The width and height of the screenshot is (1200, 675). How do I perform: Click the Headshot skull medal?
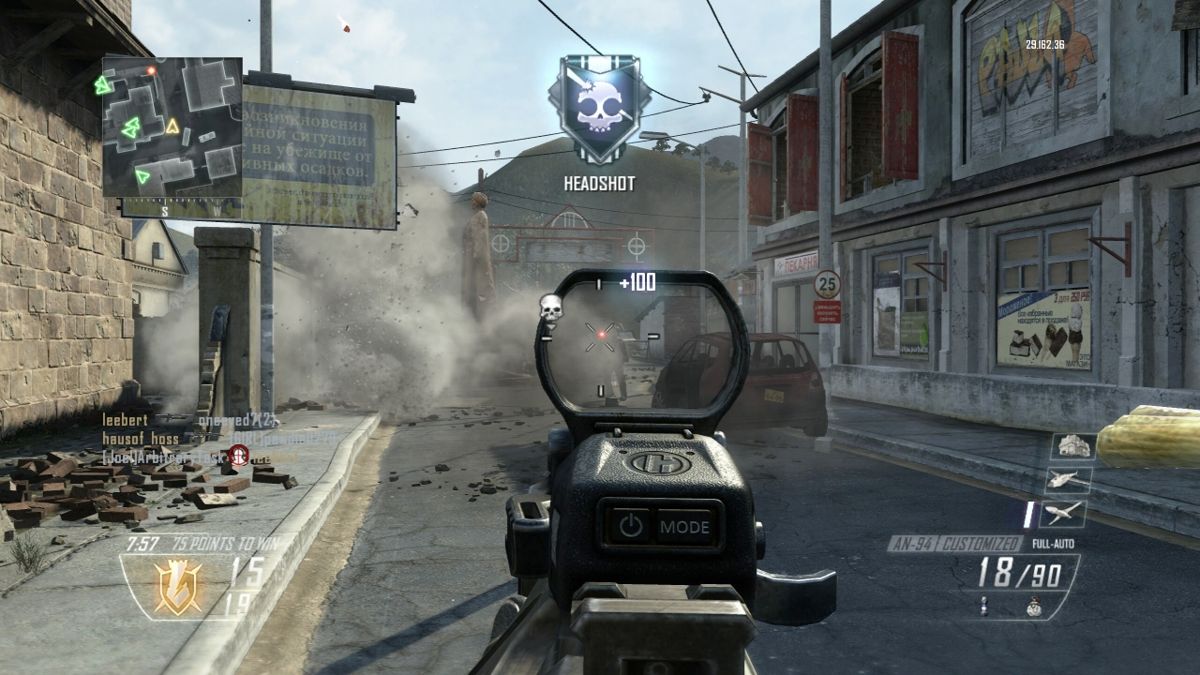(x=598, y=110)
